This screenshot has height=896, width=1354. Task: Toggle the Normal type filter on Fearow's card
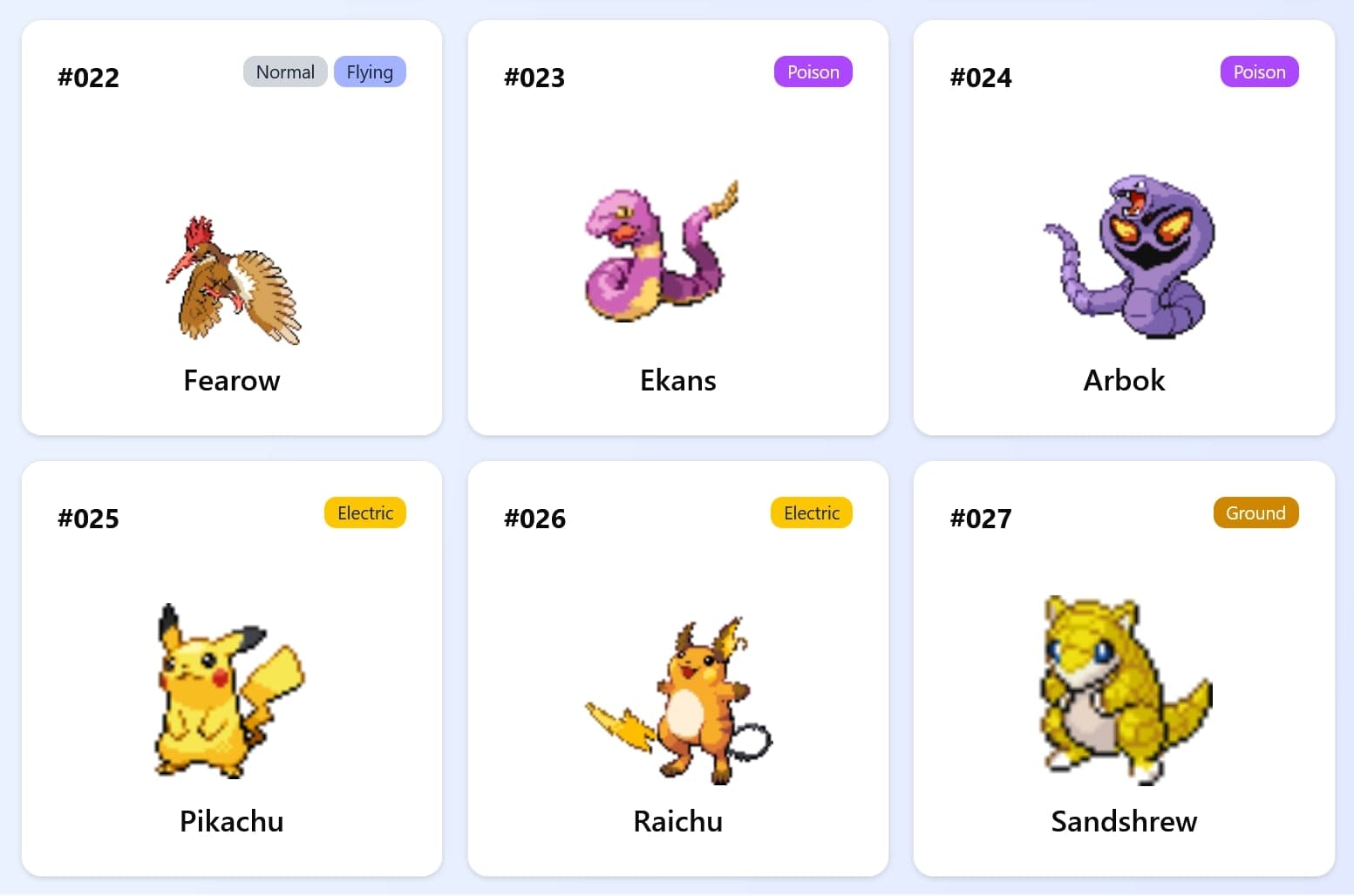(285, 71)
